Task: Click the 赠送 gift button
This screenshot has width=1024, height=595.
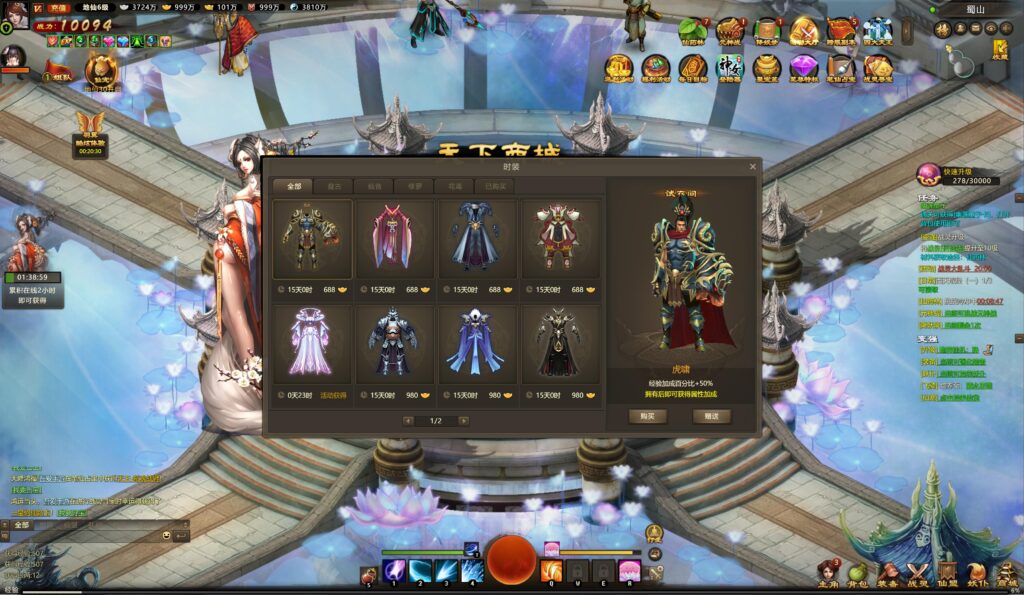Action: [711, 416]
